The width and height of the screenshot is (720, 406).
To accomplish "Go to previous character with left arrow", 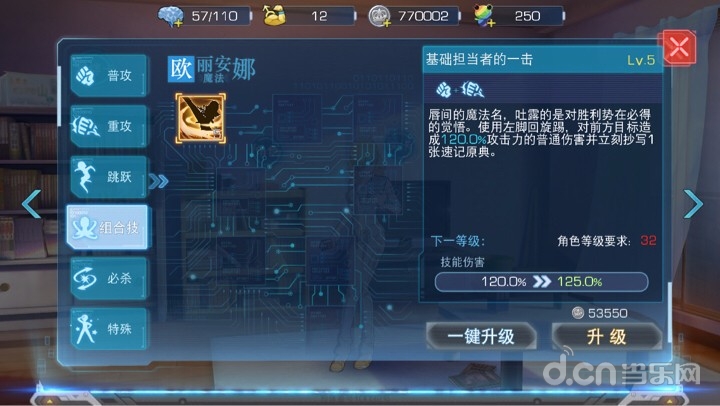I will pos(30,204).
